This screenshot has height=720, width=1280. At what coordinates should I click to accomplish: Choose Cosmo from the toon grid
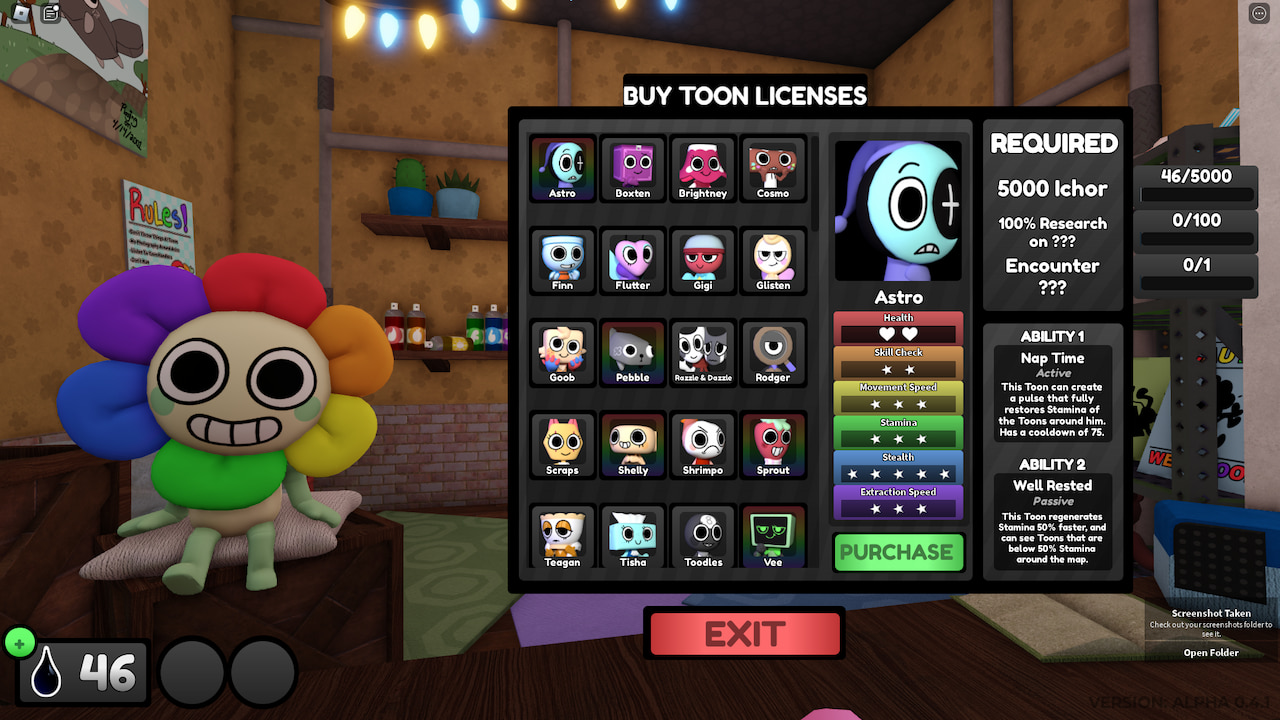point(773,168)
